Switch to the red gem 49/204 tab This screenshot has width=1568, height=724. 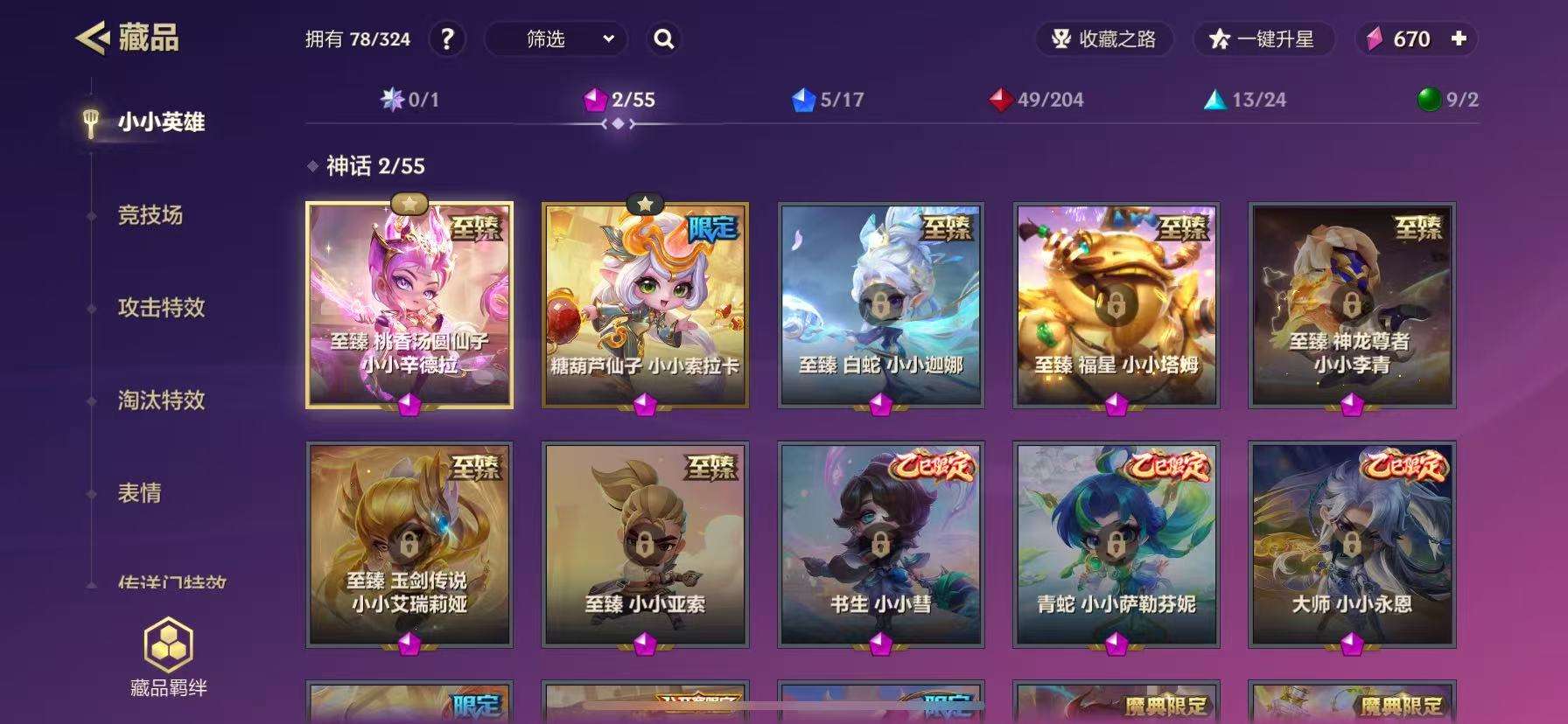coord(1037,100)
